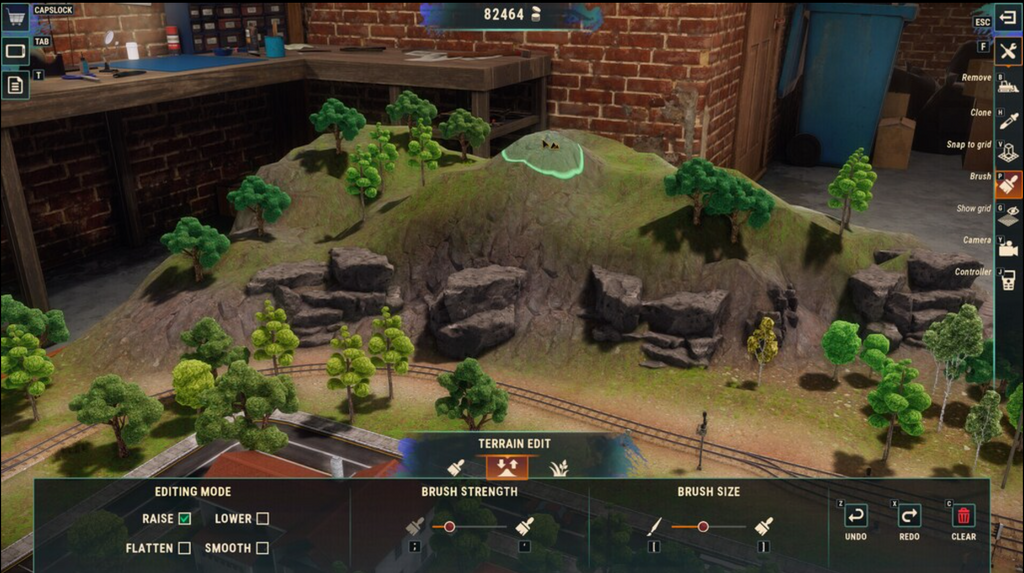
Task: Clear terrain edits with the trash button
Action: [963, 516]
